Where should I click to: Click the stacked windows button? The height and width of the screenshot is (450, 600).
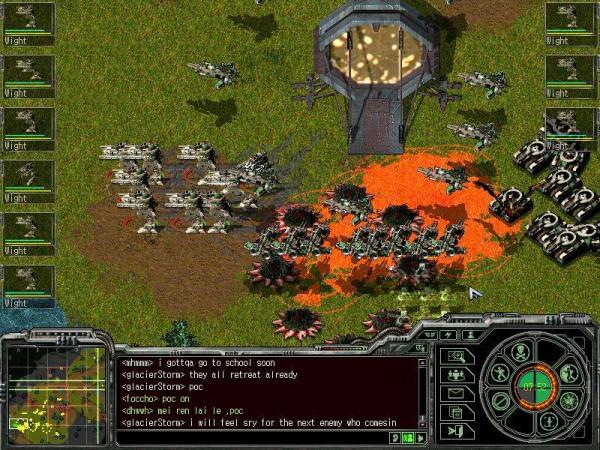pyautogui.click(x=456, y=411)
